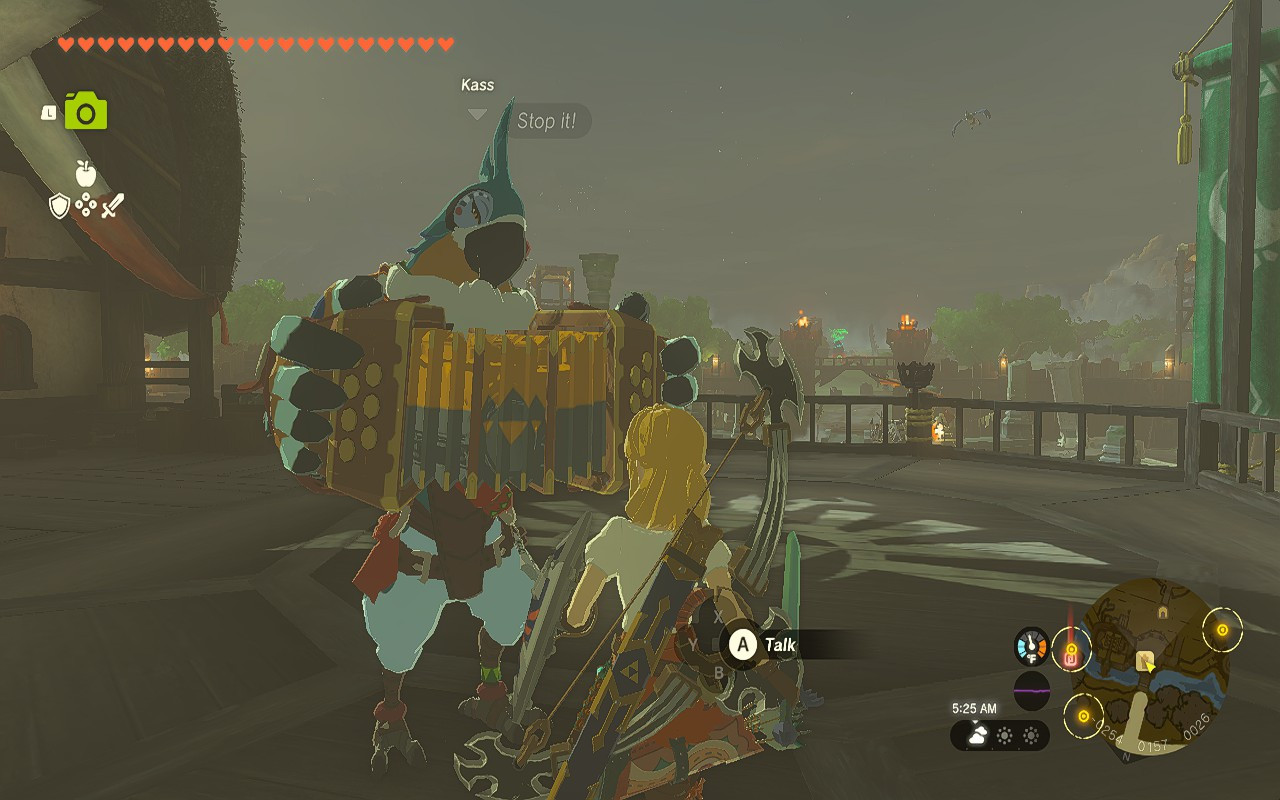
Task: Select Kass's name label
Action: pos(477,84)
